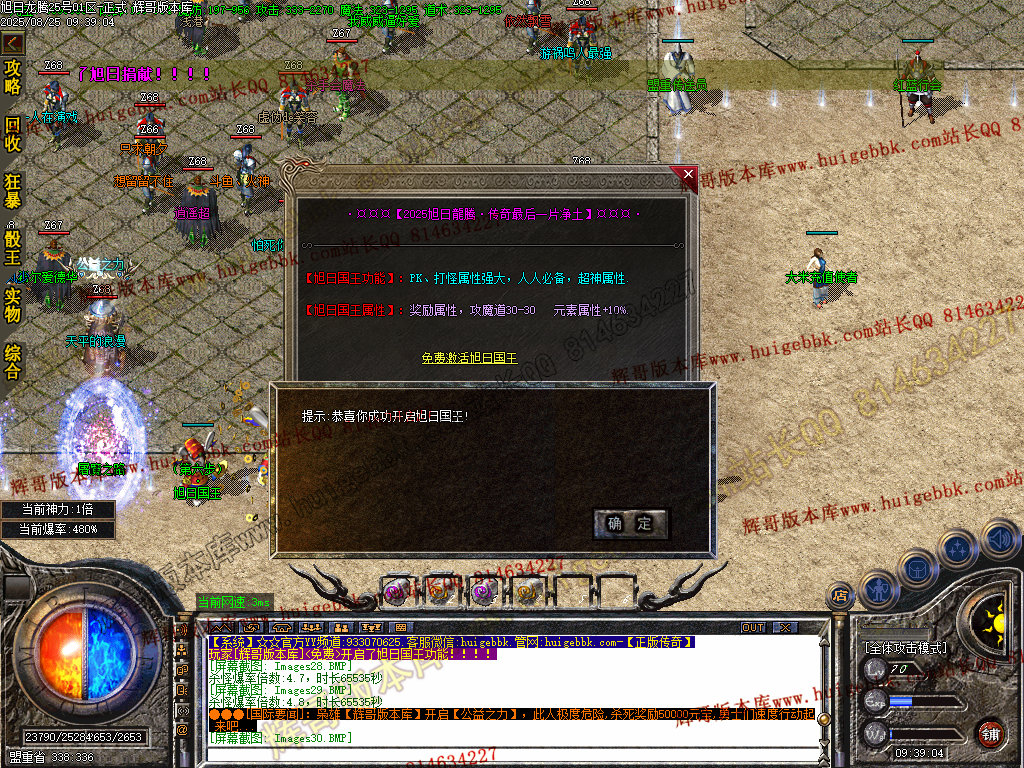Open the 店 shop button

tap(839, 597)
